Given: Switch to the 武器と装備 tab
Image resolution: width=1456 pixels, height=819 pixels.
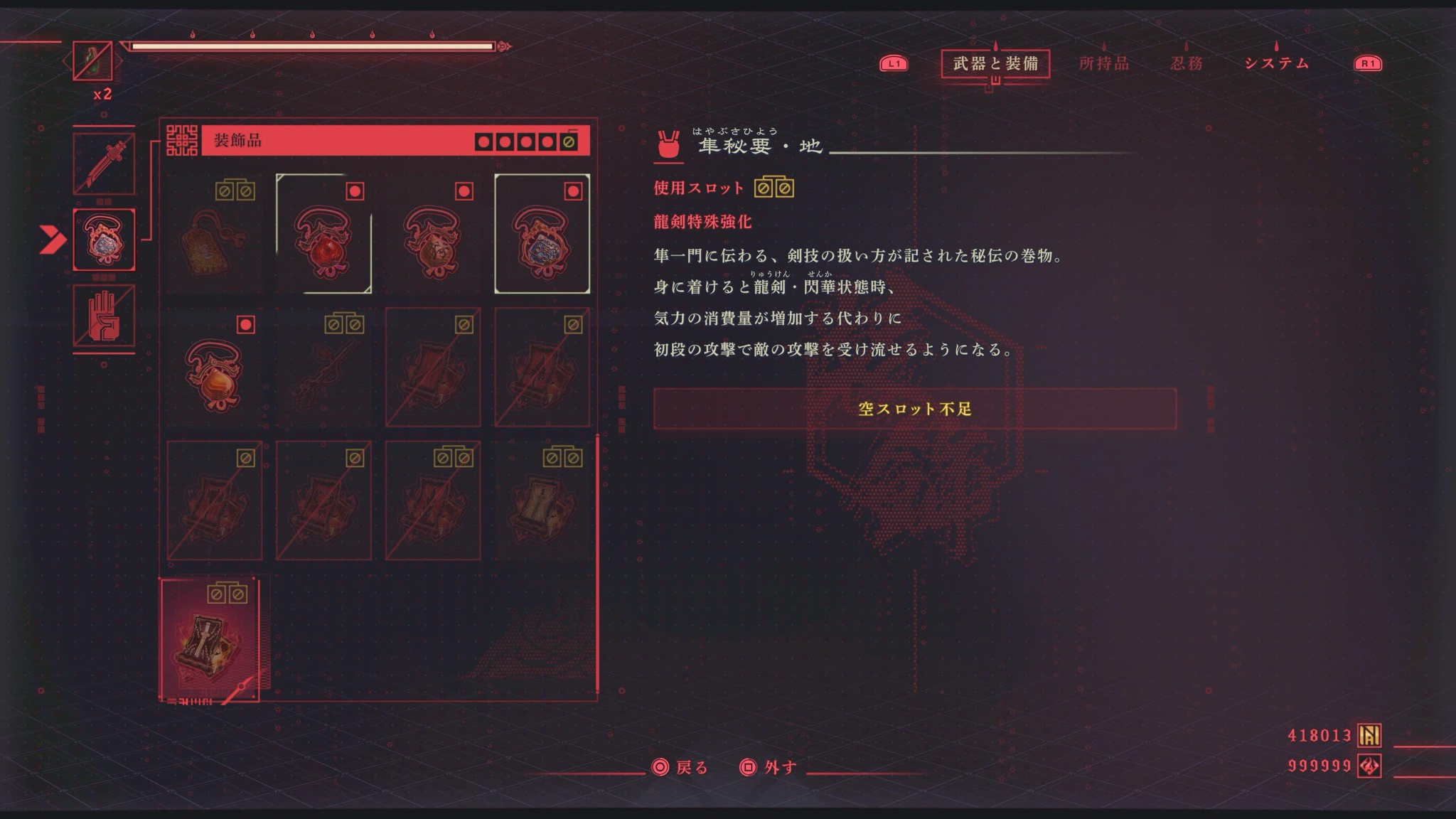Looking at the screenshot, I should (x=995, y=64).
